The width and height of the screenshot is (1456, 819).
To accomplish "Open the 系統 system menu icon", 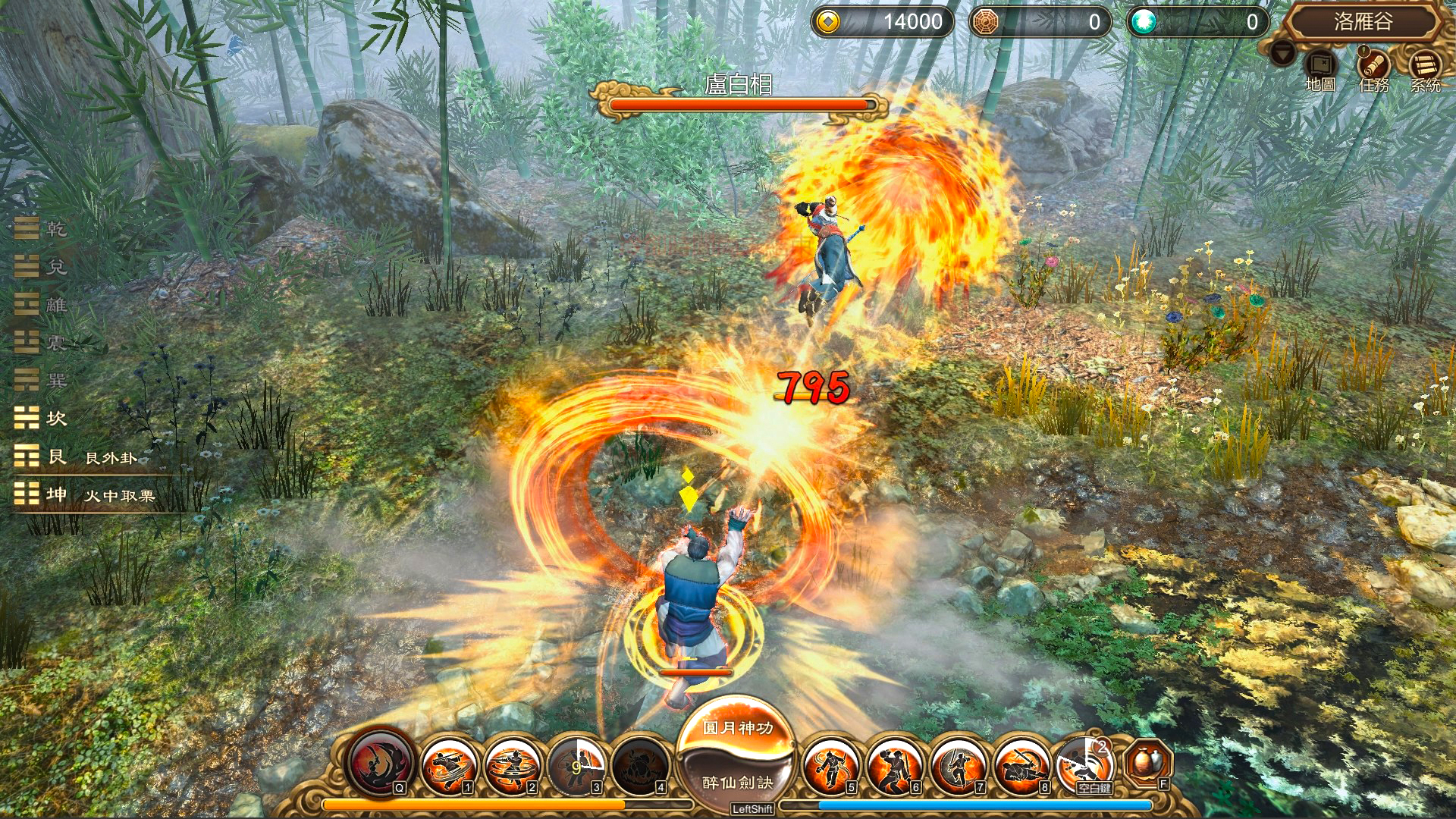I will (1424, 64).
